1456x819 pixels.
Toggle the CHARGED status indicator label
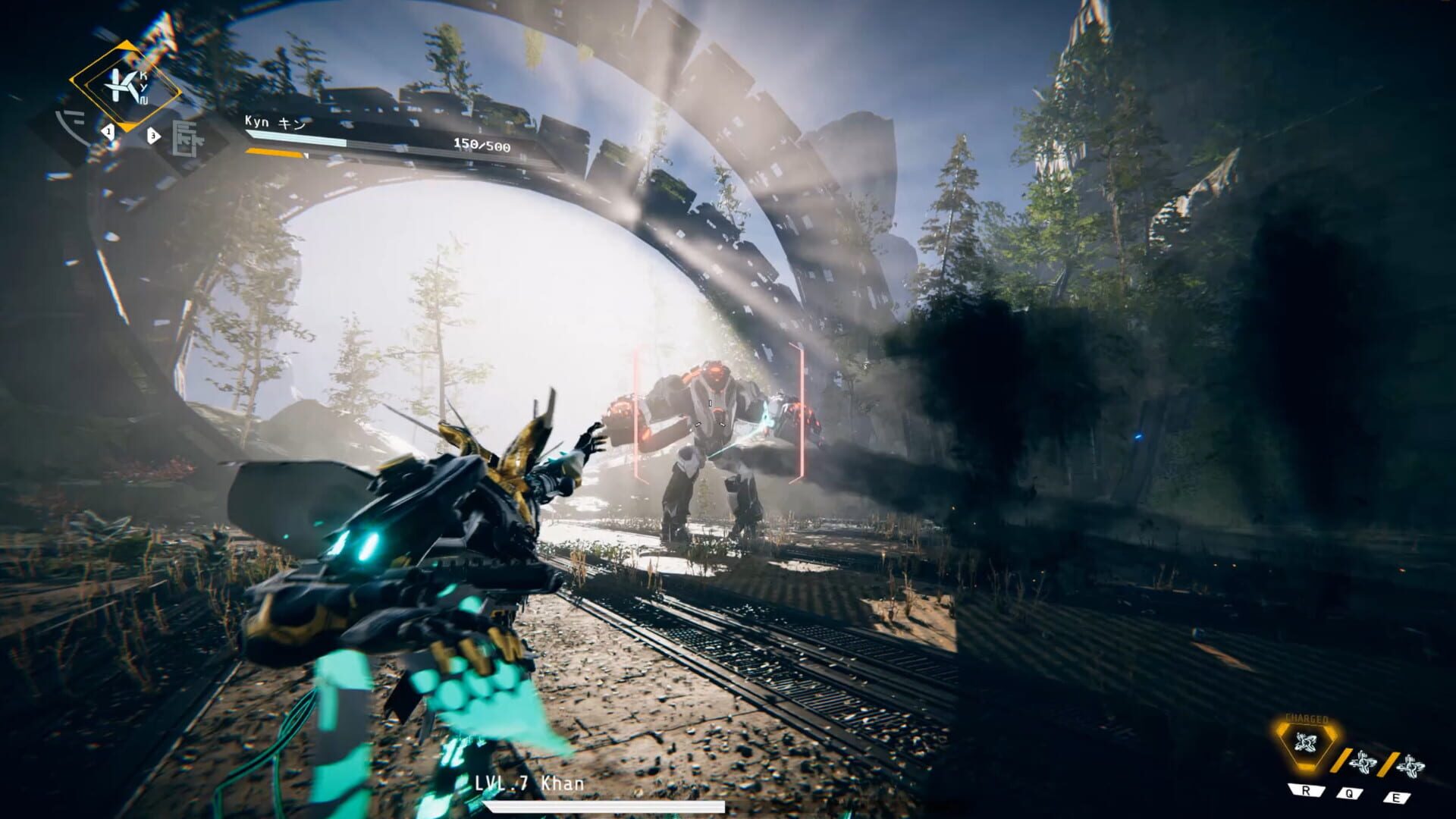[x=1307, y=718]
